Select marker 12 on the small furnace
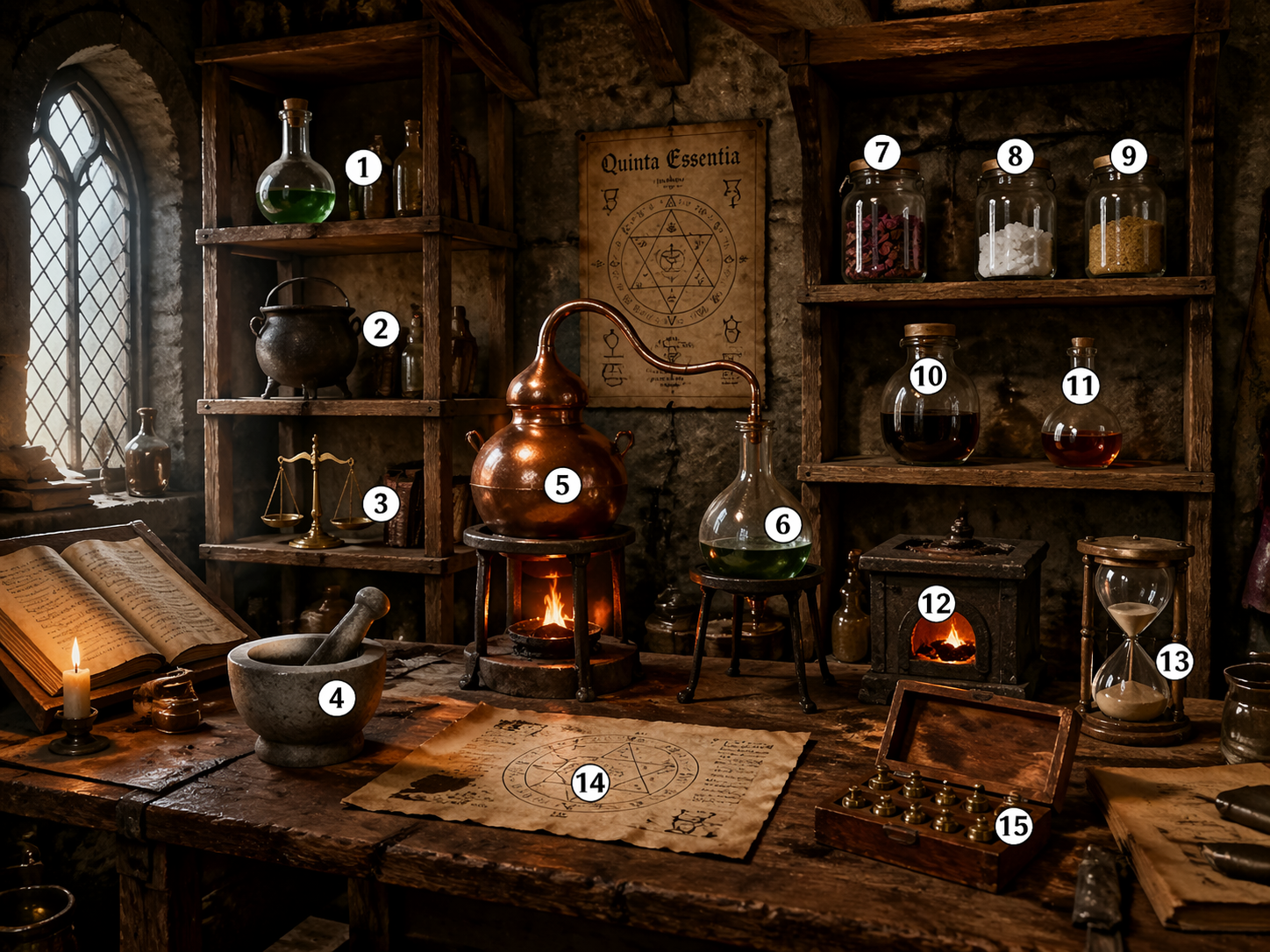 tap(936, 603)
